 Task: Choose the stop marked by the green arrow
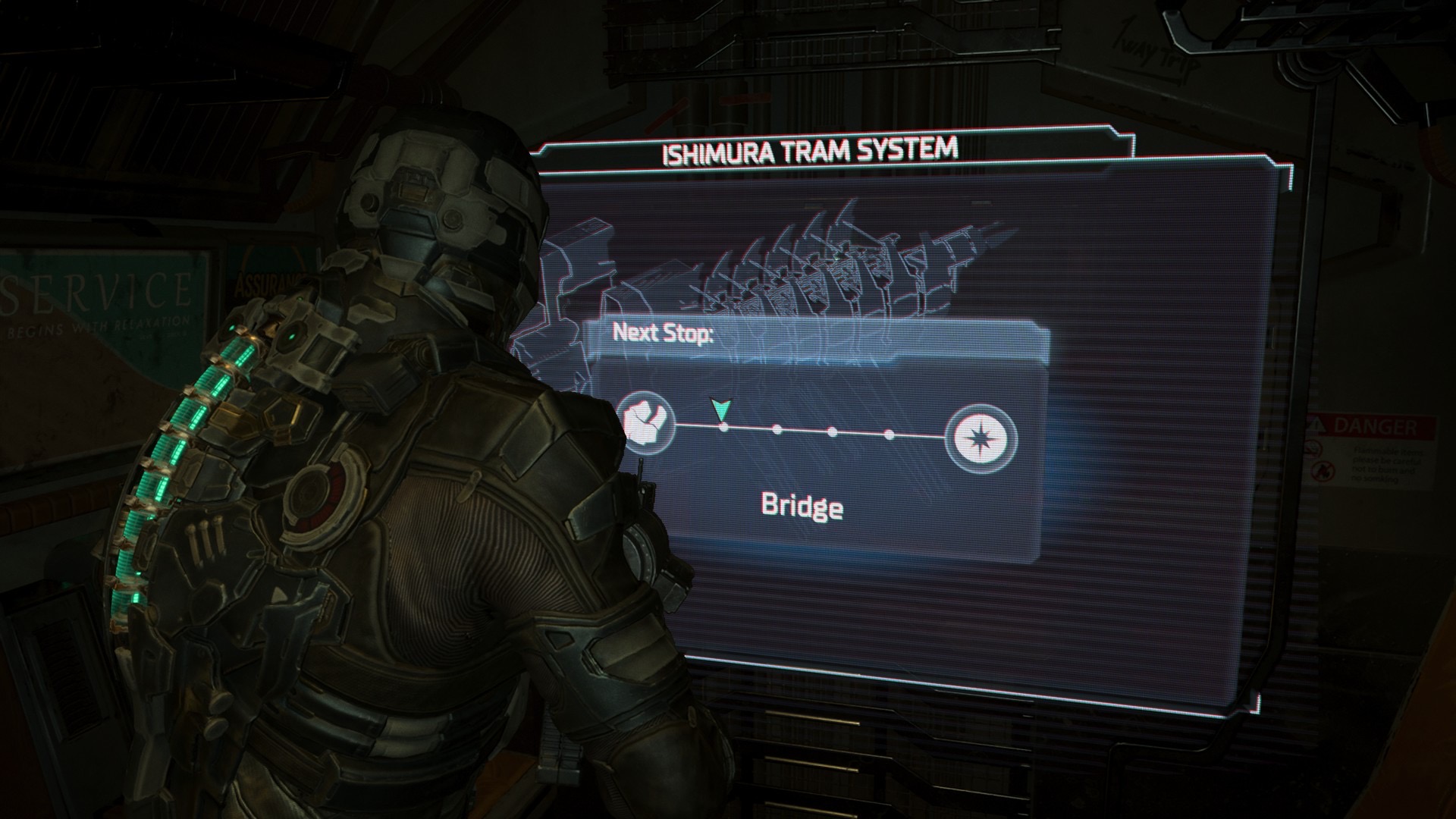(x=723, y=428)
